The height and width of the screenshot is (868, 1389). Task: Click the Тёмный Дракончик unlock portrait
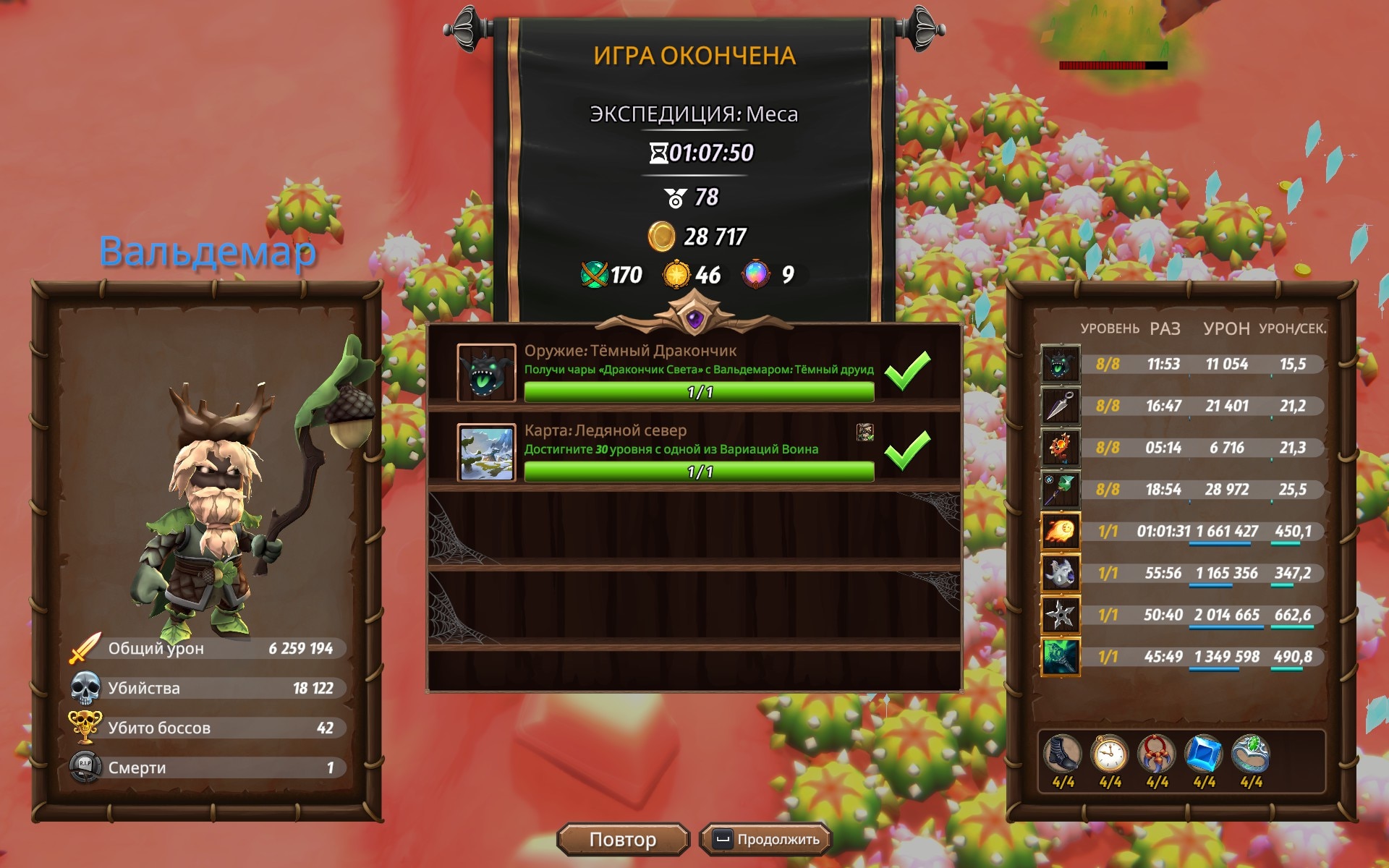(x=486, y=373)
